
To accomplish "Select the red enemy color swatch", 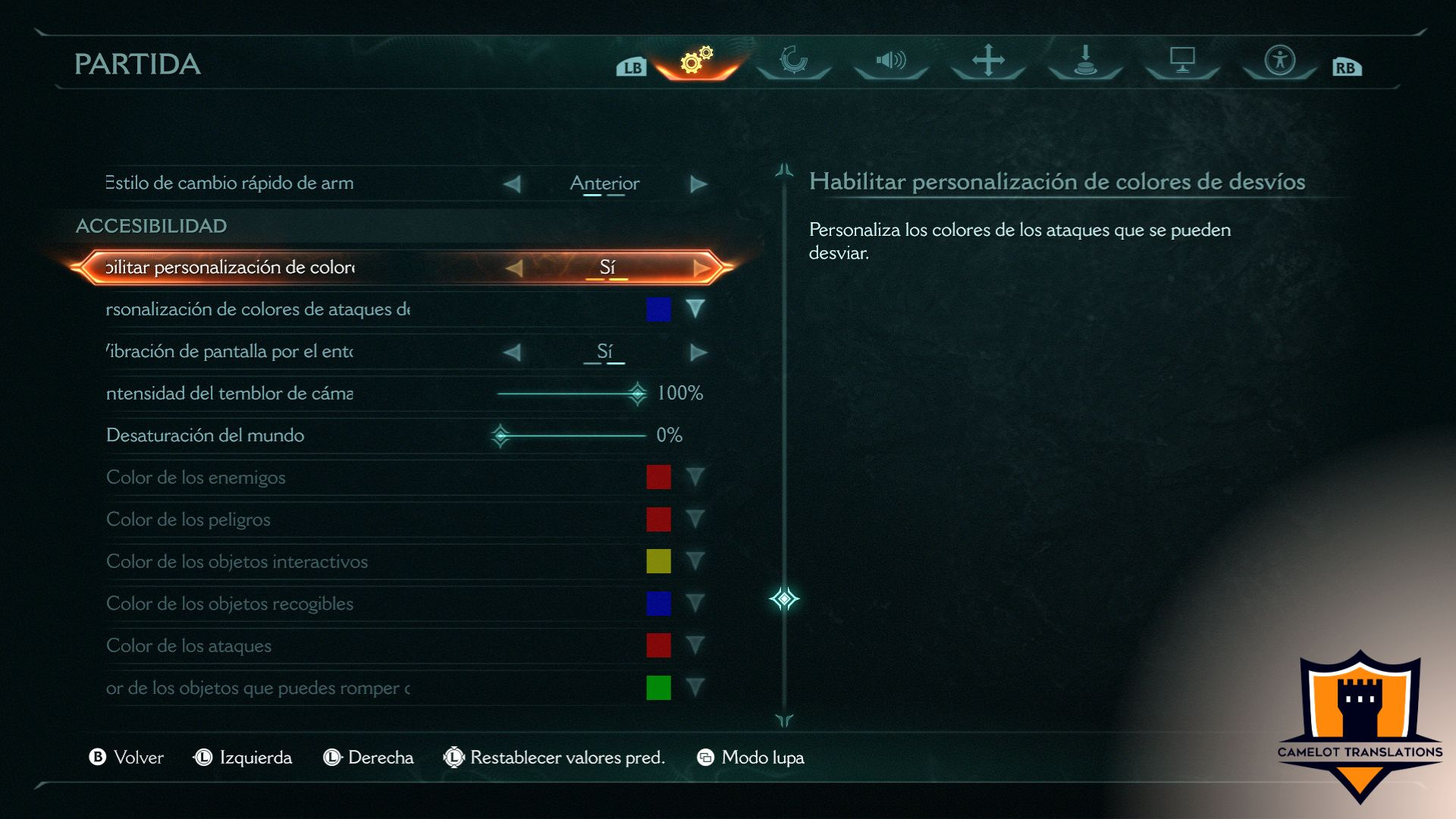I will (658, 477).
